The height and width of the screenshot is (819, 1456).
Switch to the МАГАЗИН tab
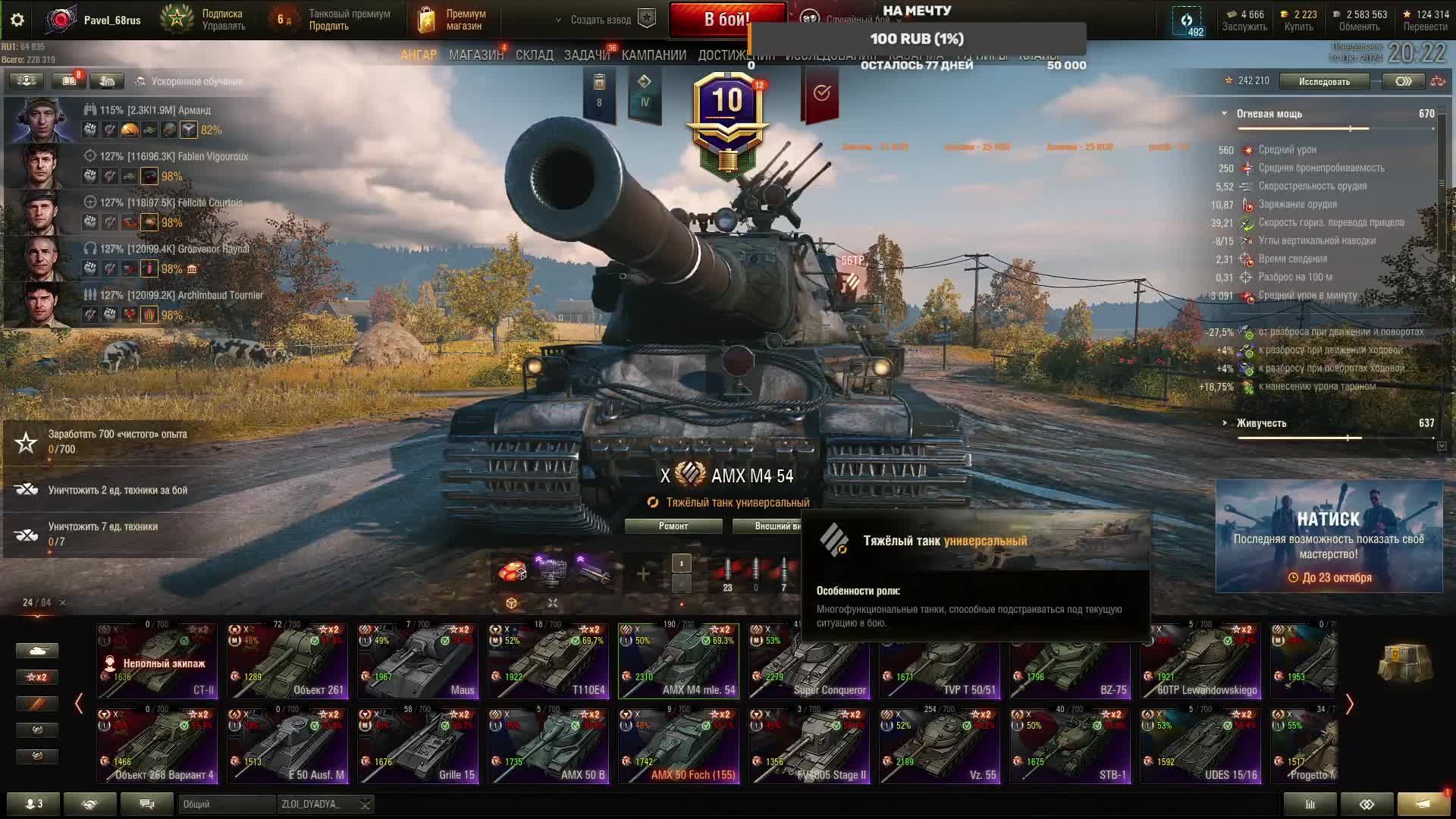[475, 55]
